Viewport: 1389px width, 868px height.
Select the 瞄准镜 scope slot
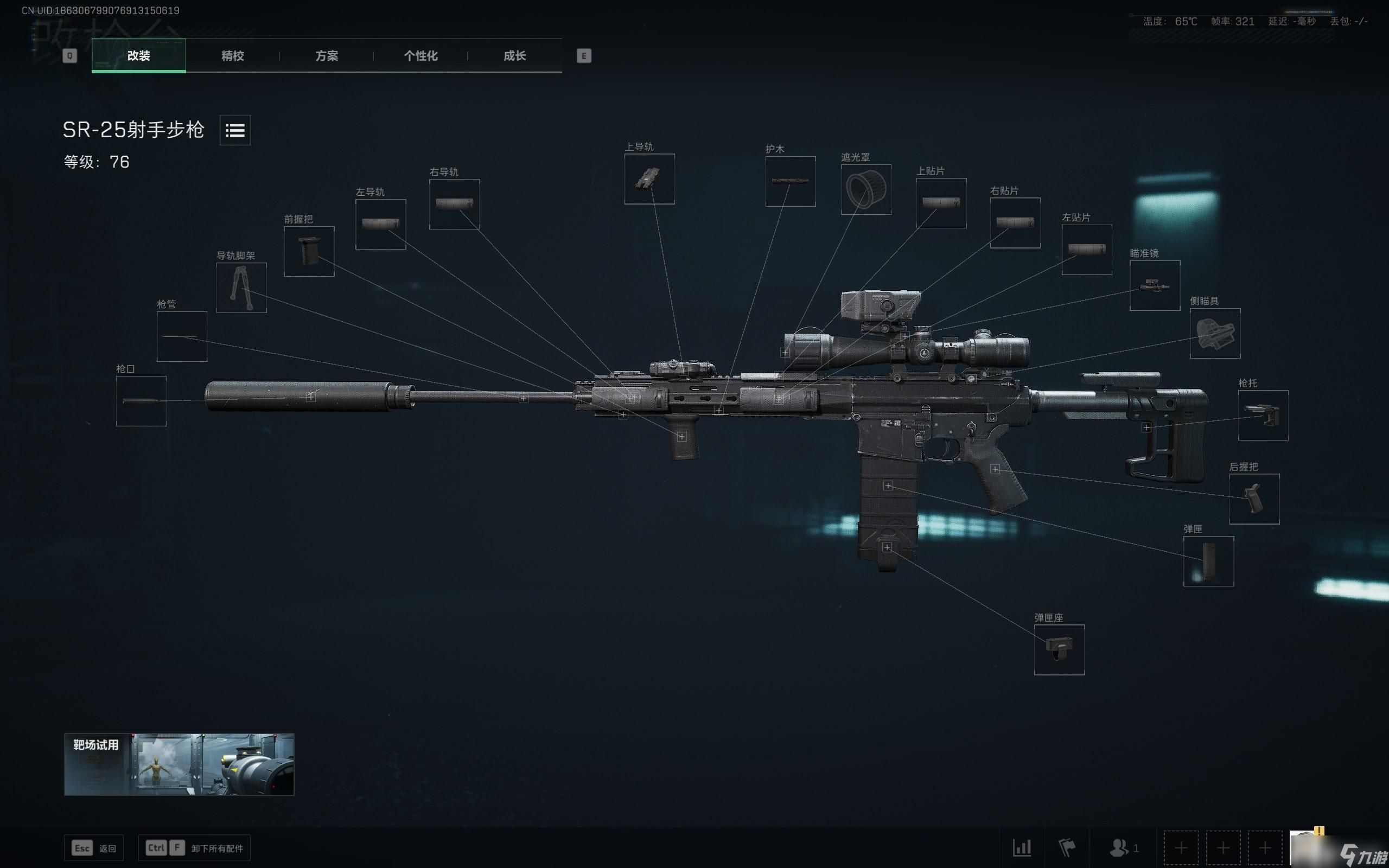tap(1154, 285)
